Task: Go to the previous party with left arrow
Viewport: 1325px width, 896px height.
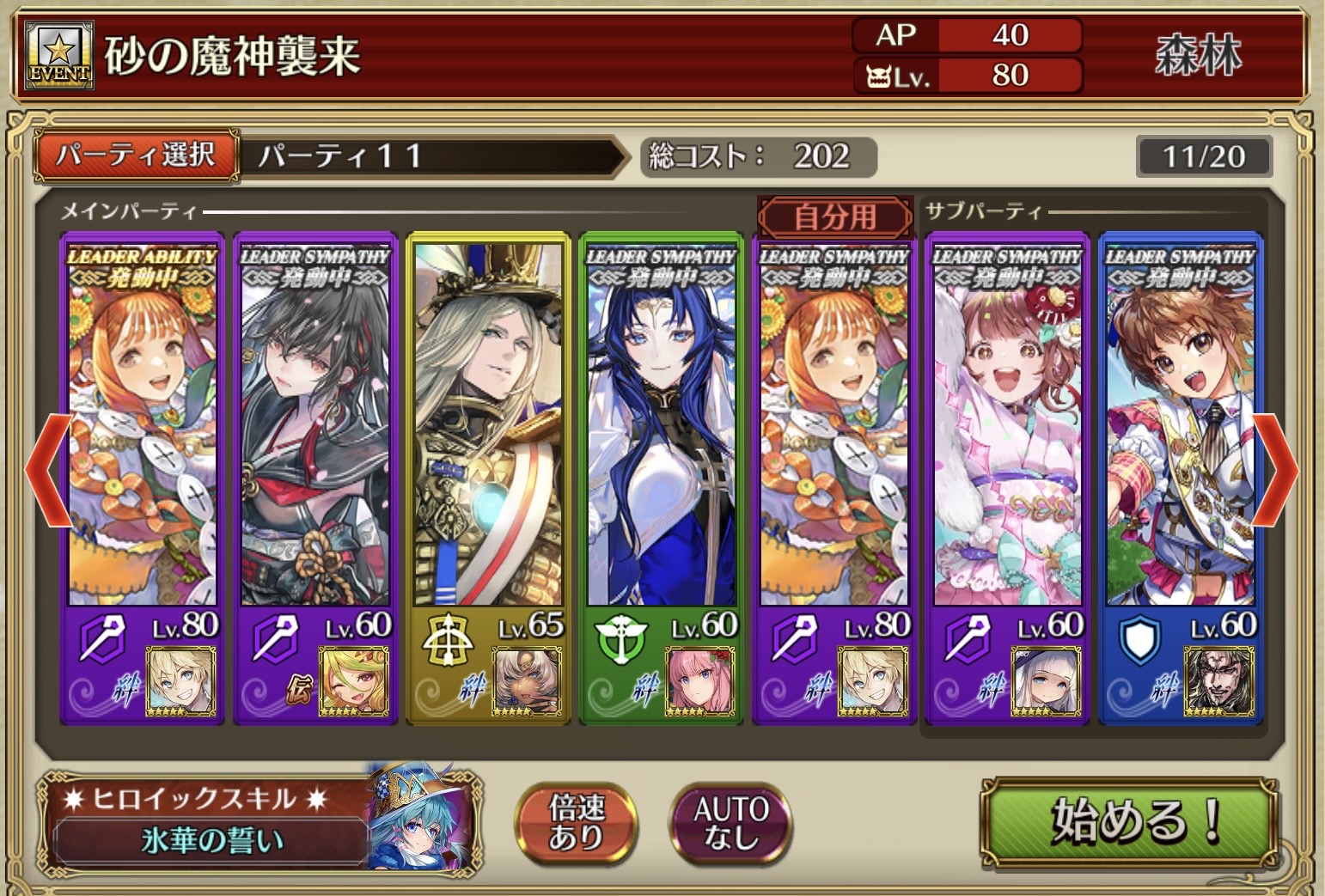Action: tap(48, 469)
